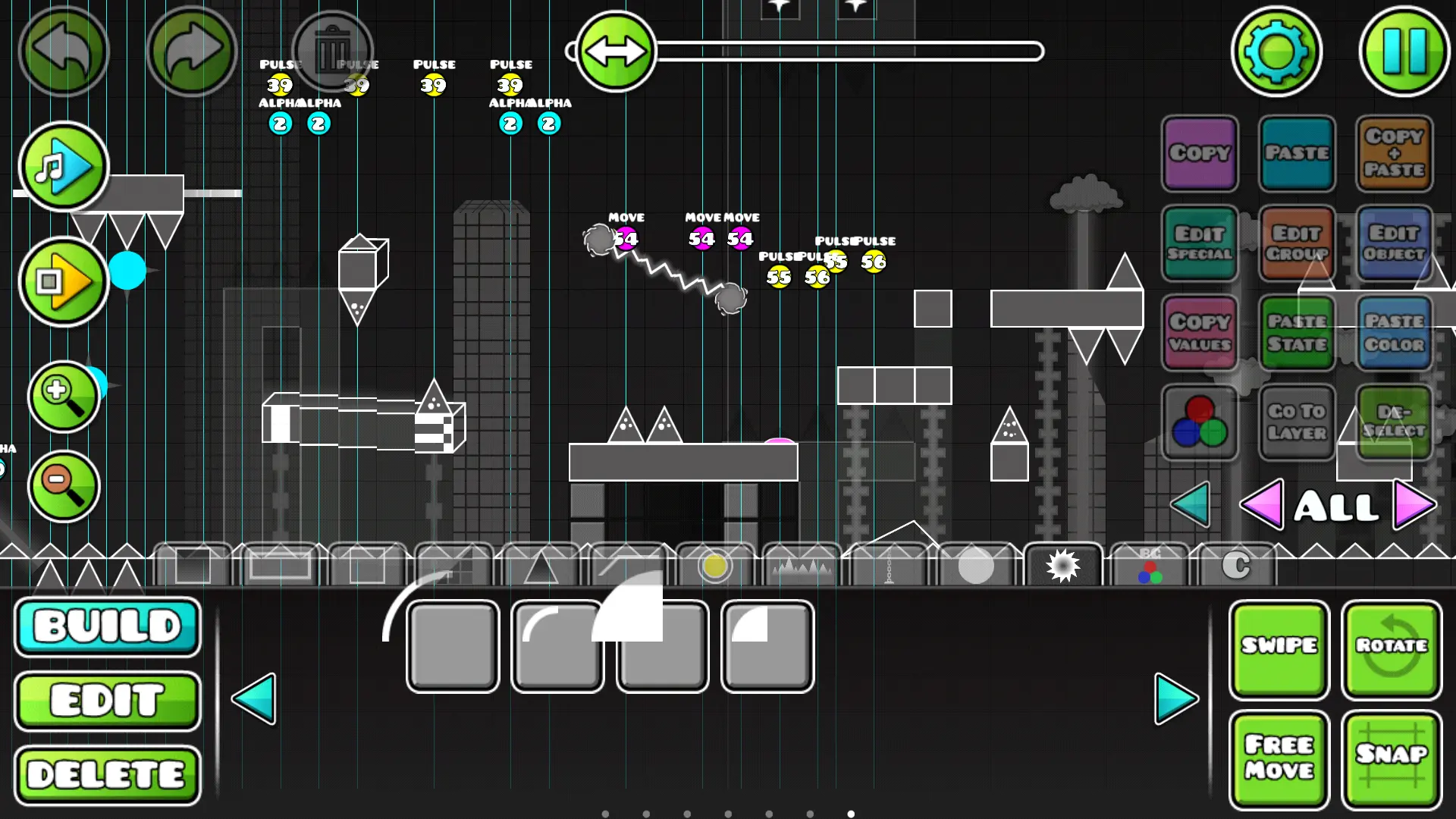Enable Swipe selection mode
The width and height of the screenshot is (1456, 819).
[1279, 648]
